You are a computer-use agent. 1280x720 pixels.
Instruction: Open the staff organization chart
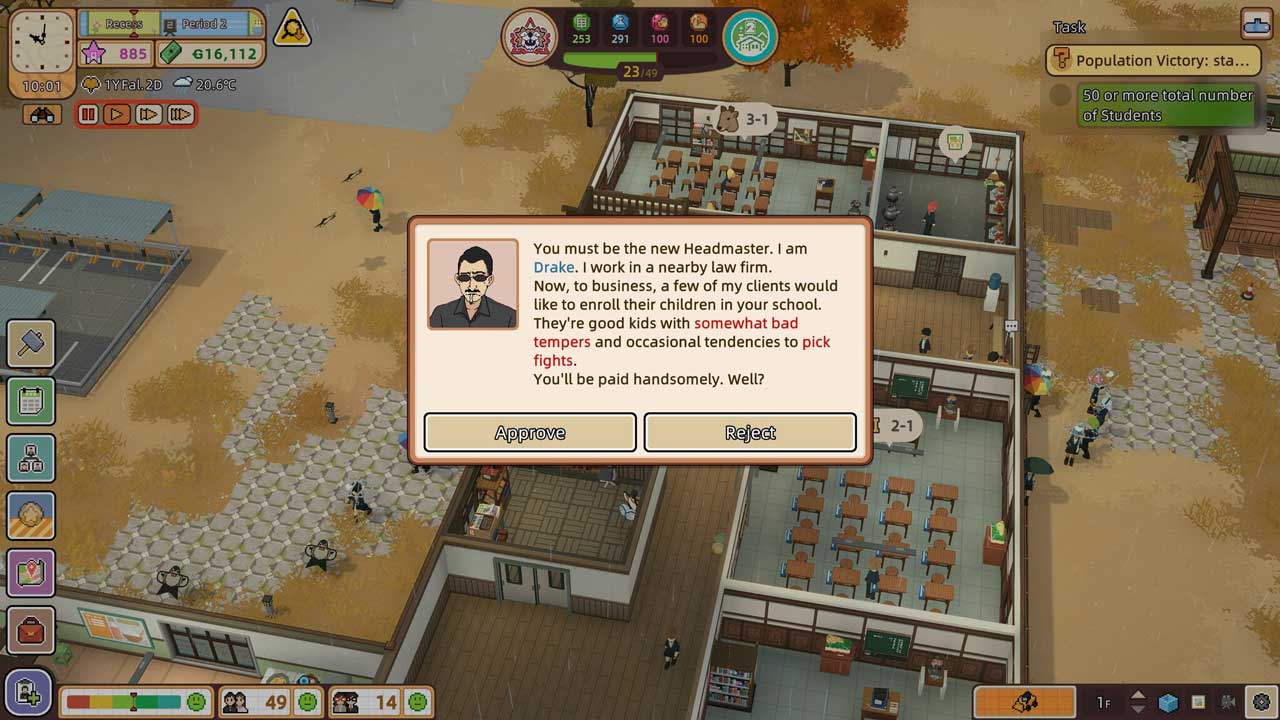pos(30,458)
